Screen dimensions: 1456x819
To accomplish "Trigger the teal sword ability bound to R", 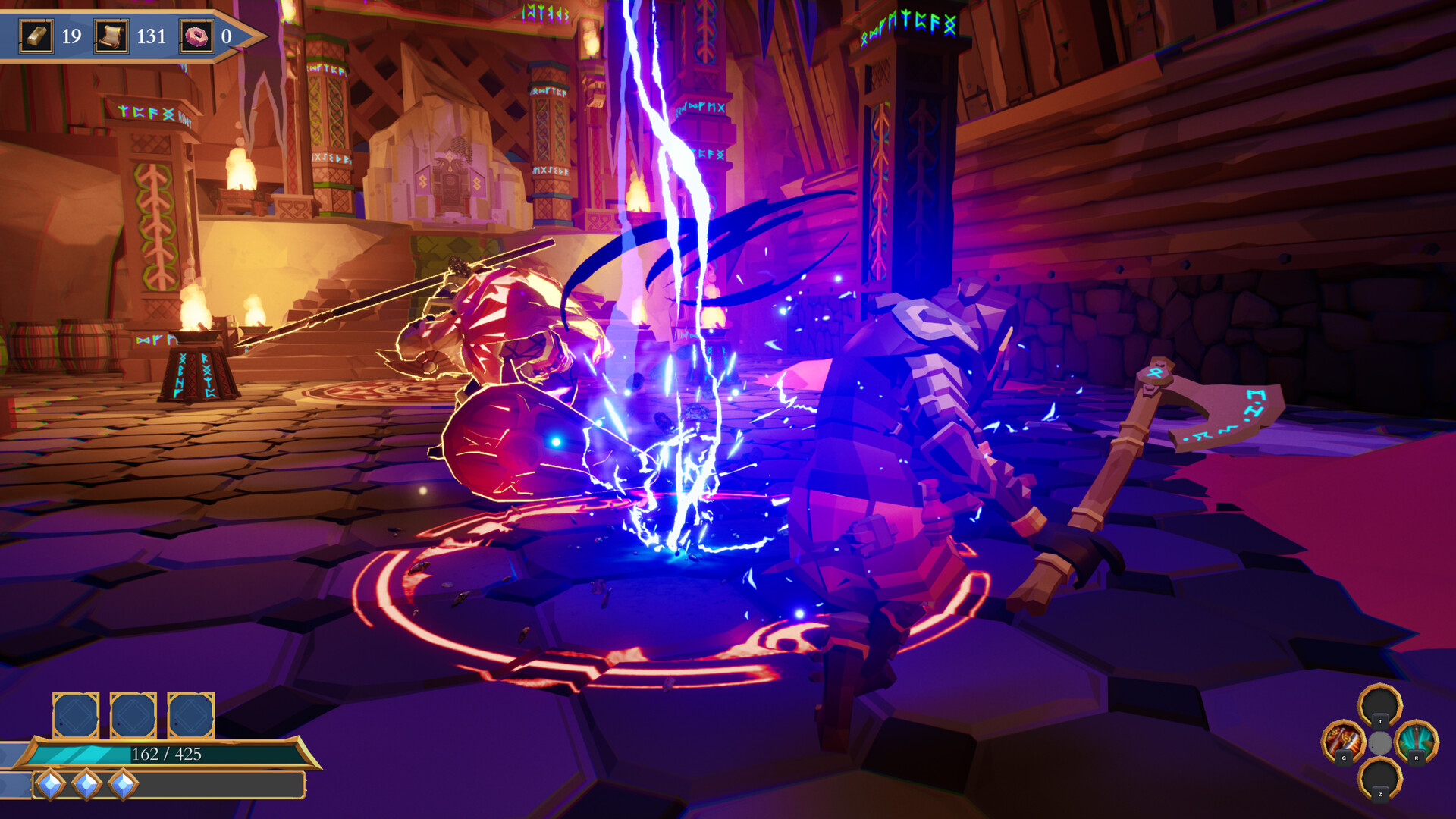I will 1416,739.
